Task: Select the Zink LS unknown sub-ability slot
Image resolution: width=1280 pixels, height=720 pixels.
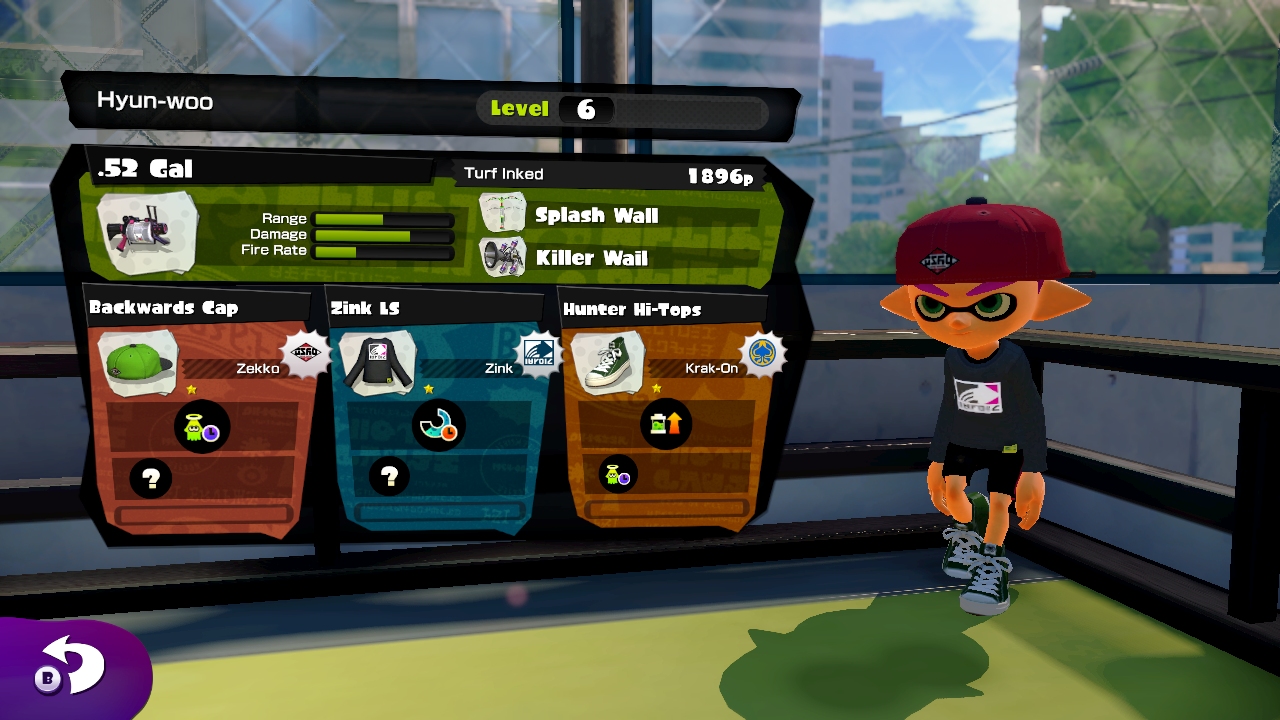Action: pos(389,477)
